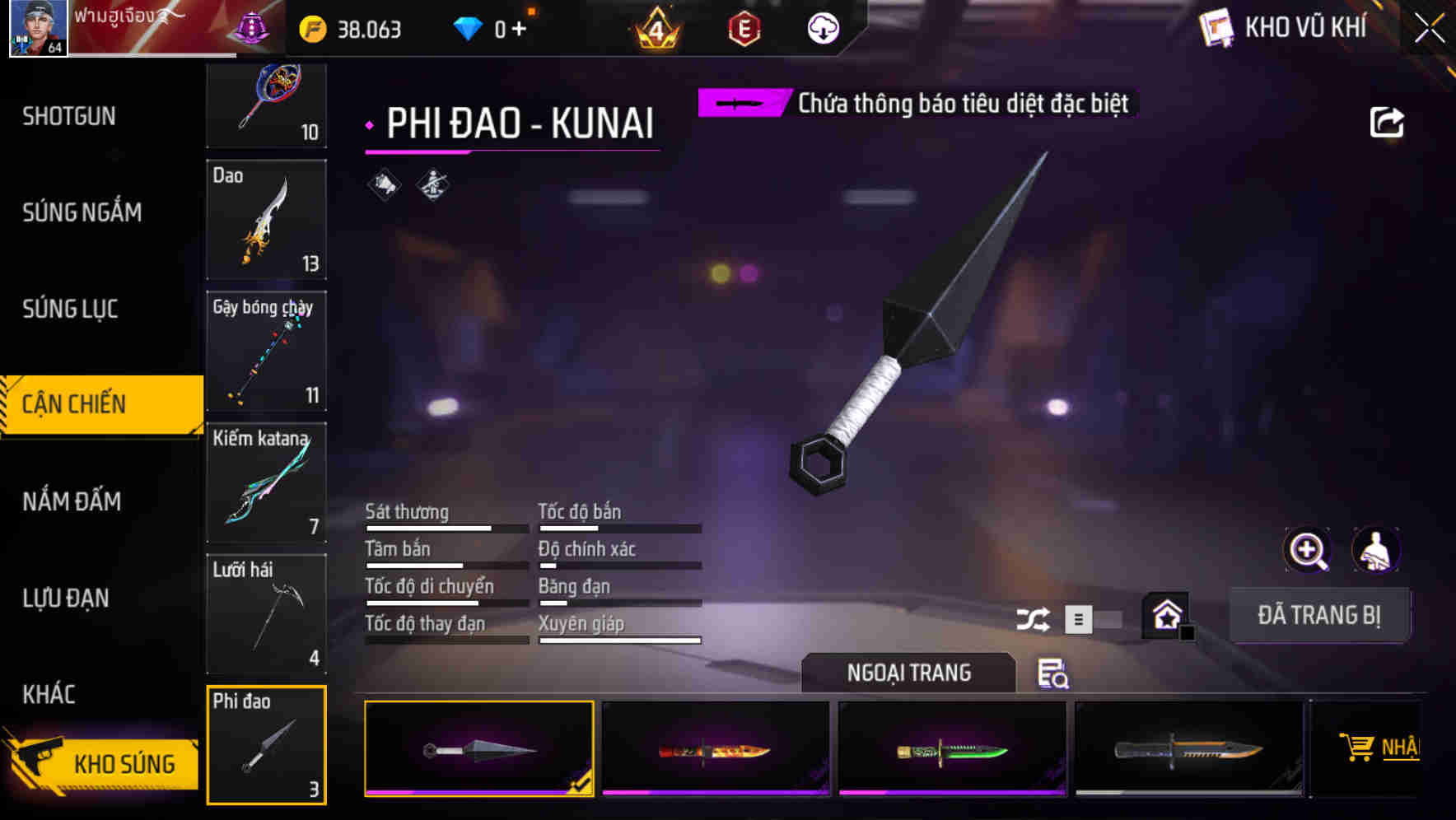The height and width of the screenshot is (820, 1456).
Task: Select the green knife skin thumbnail
Action: coord(952,748)
